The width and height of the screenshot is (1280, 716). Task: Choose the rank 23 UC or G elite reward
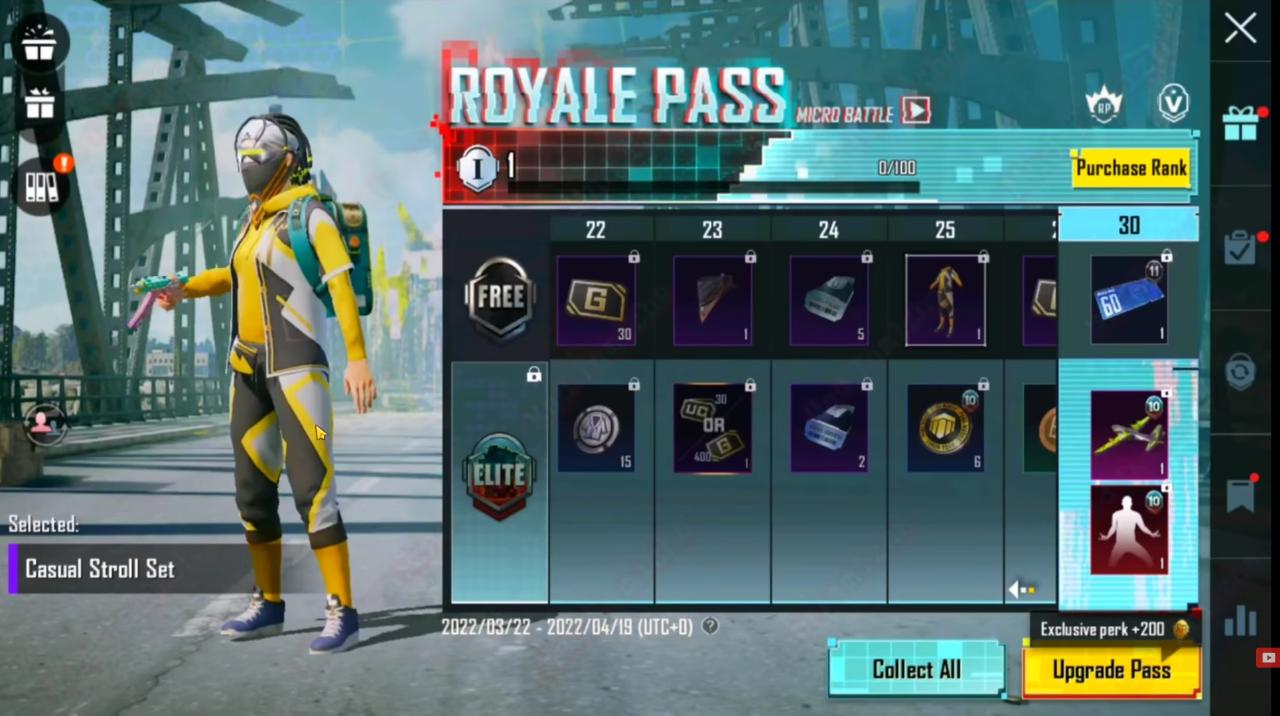(712, 428)
